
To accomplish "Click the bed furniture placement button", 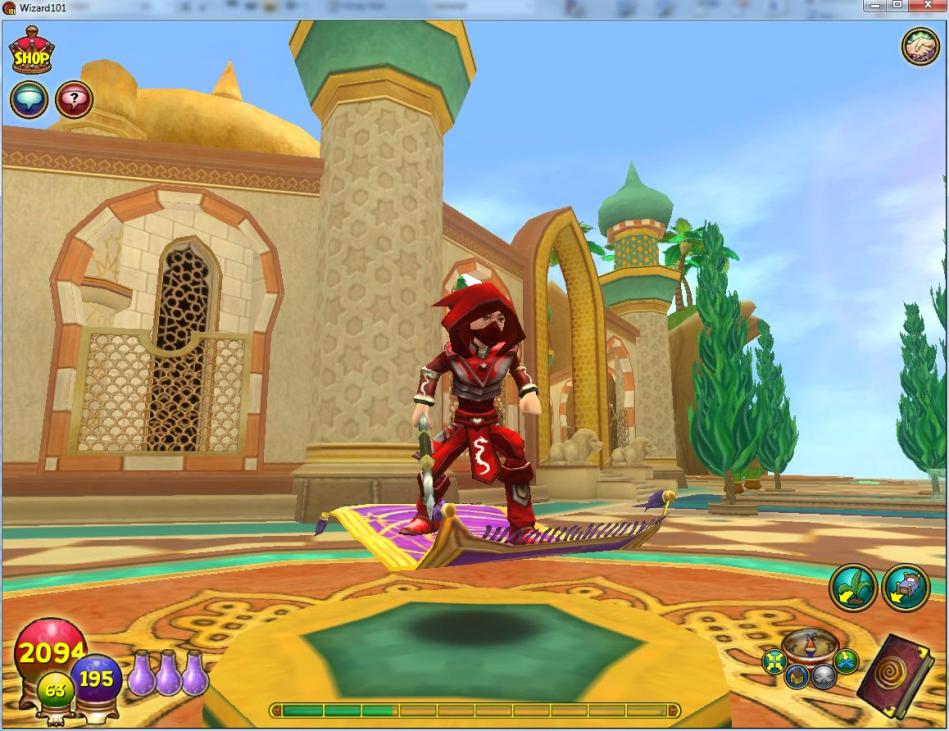I will tap(905, 587).
